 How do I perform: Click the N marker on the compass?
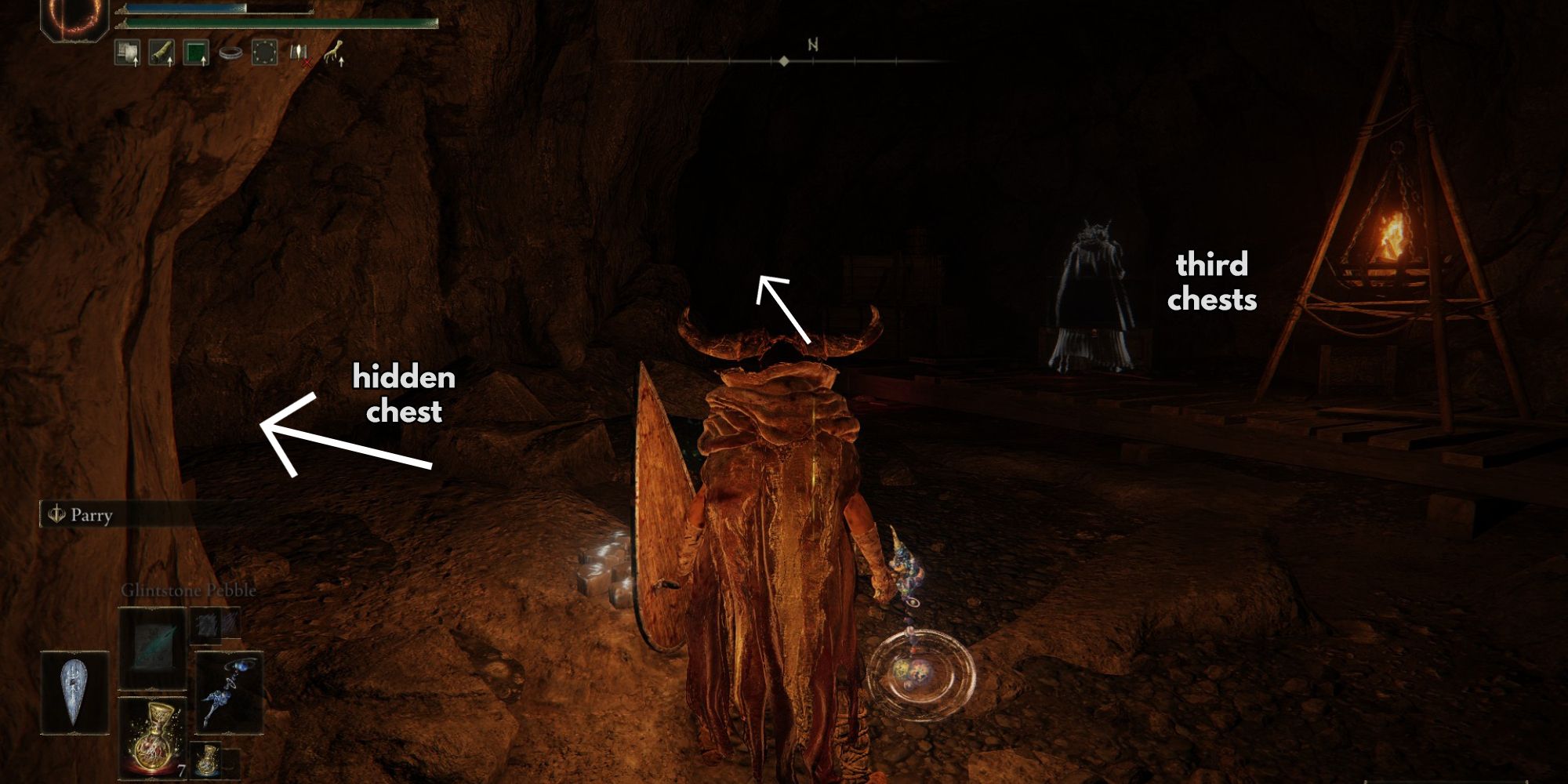[x=811, y=43]
